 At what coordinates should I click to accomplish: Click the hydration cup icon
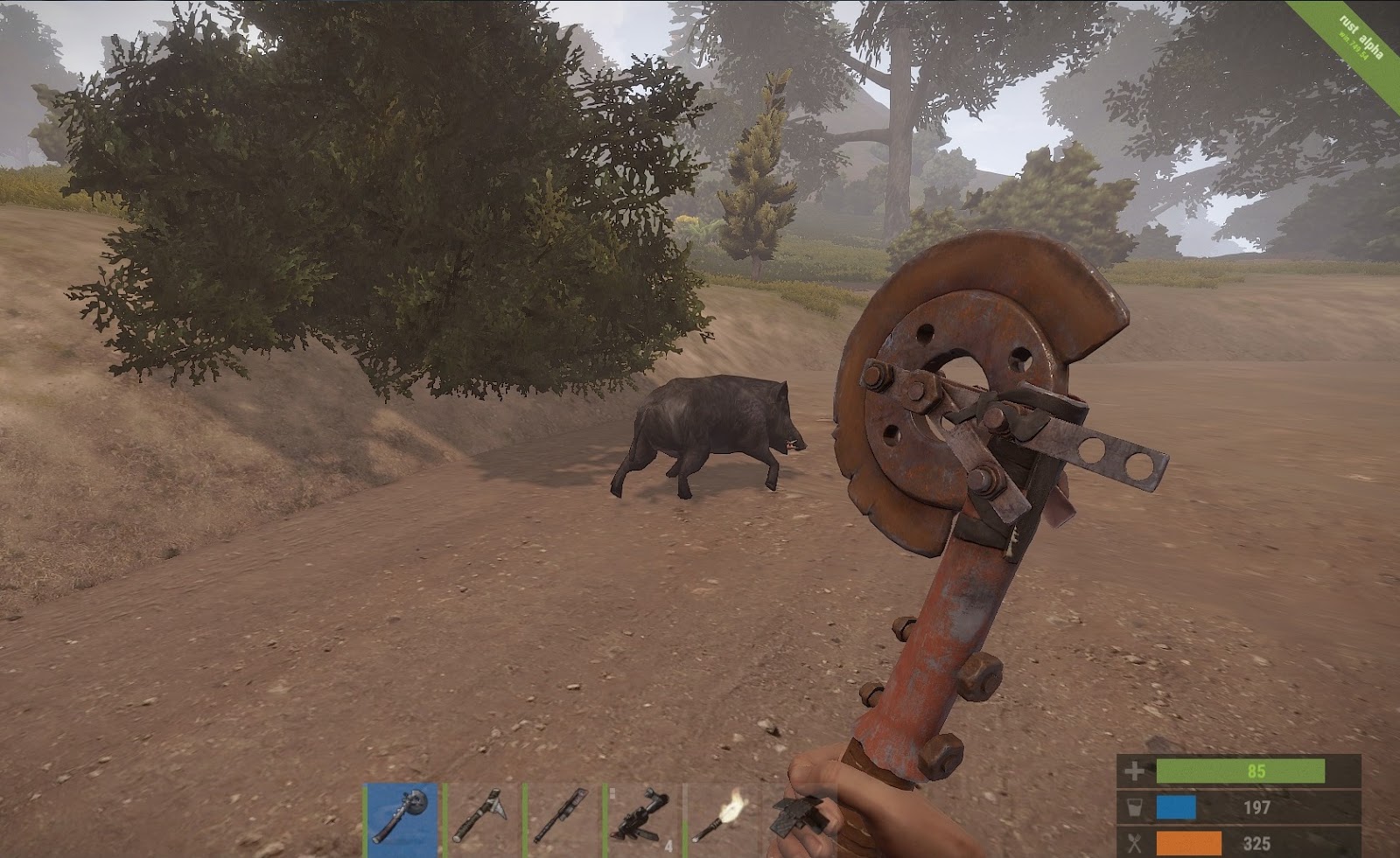(x=1134, y=806)
